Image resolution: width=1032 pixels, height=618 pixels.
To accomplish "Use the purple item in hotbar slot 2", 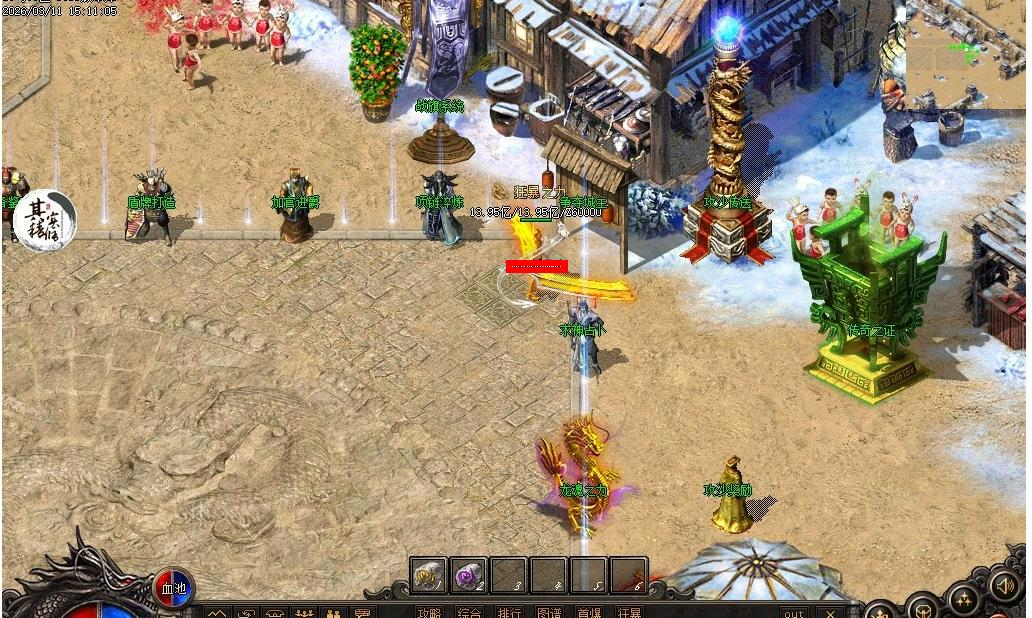I will pos(468,575).
